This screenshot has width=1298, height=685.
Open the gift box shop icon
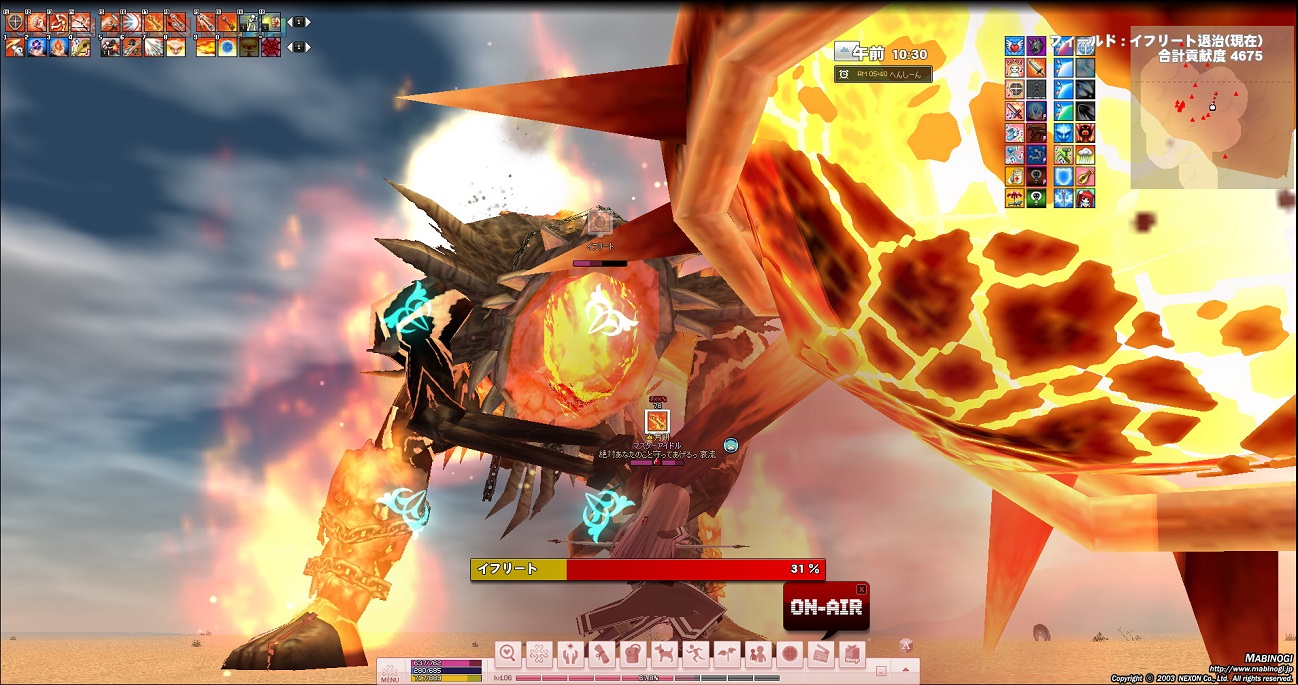tap(850, 654)
